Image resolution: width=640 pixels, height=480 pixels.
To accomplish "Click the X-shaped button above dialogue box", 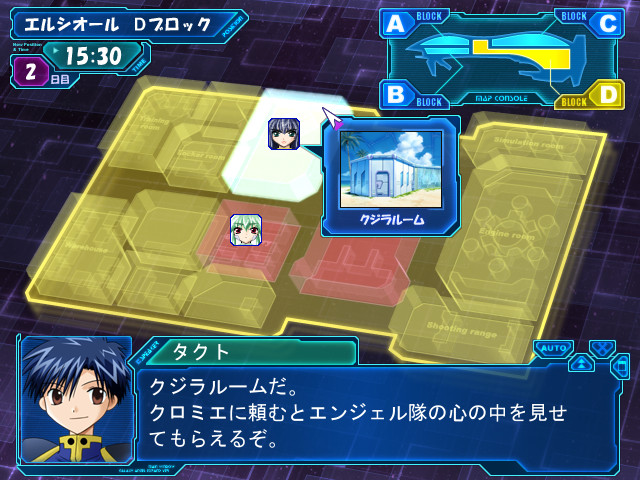I will point(600,348).
